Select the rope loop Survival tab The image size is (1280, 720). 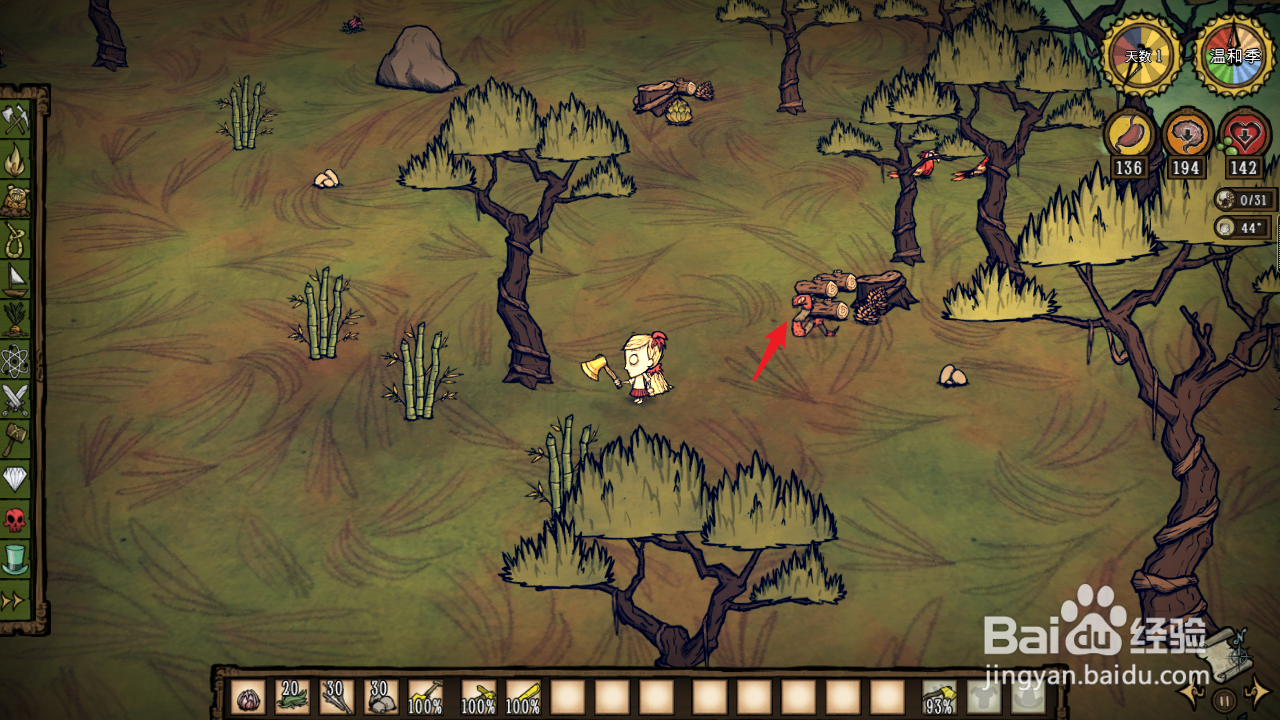(16, 239)
